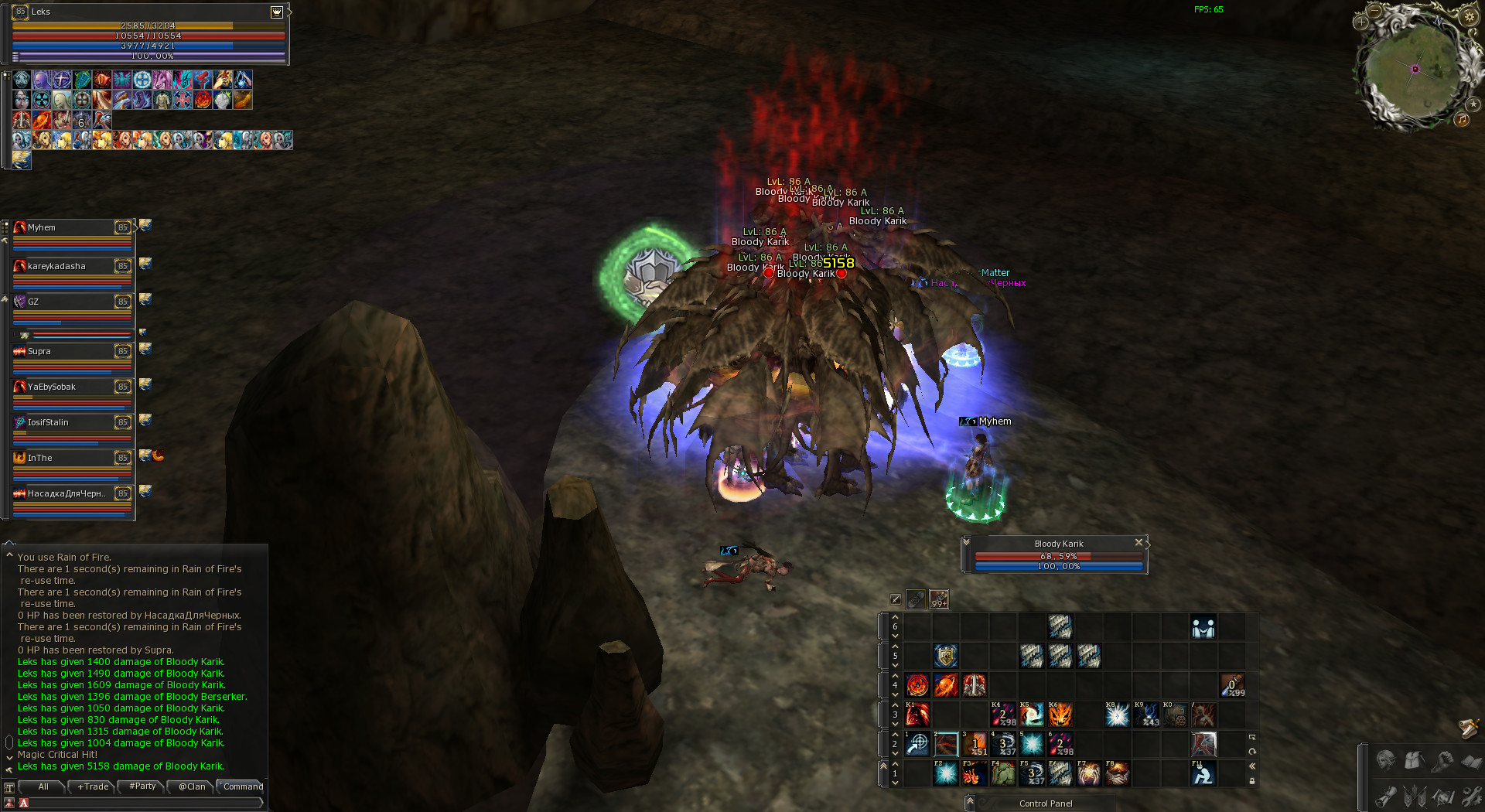This screenshot has height=812, width=1485.
Task: Target party member kareykadasha
Action: click(x=71, y=267)
